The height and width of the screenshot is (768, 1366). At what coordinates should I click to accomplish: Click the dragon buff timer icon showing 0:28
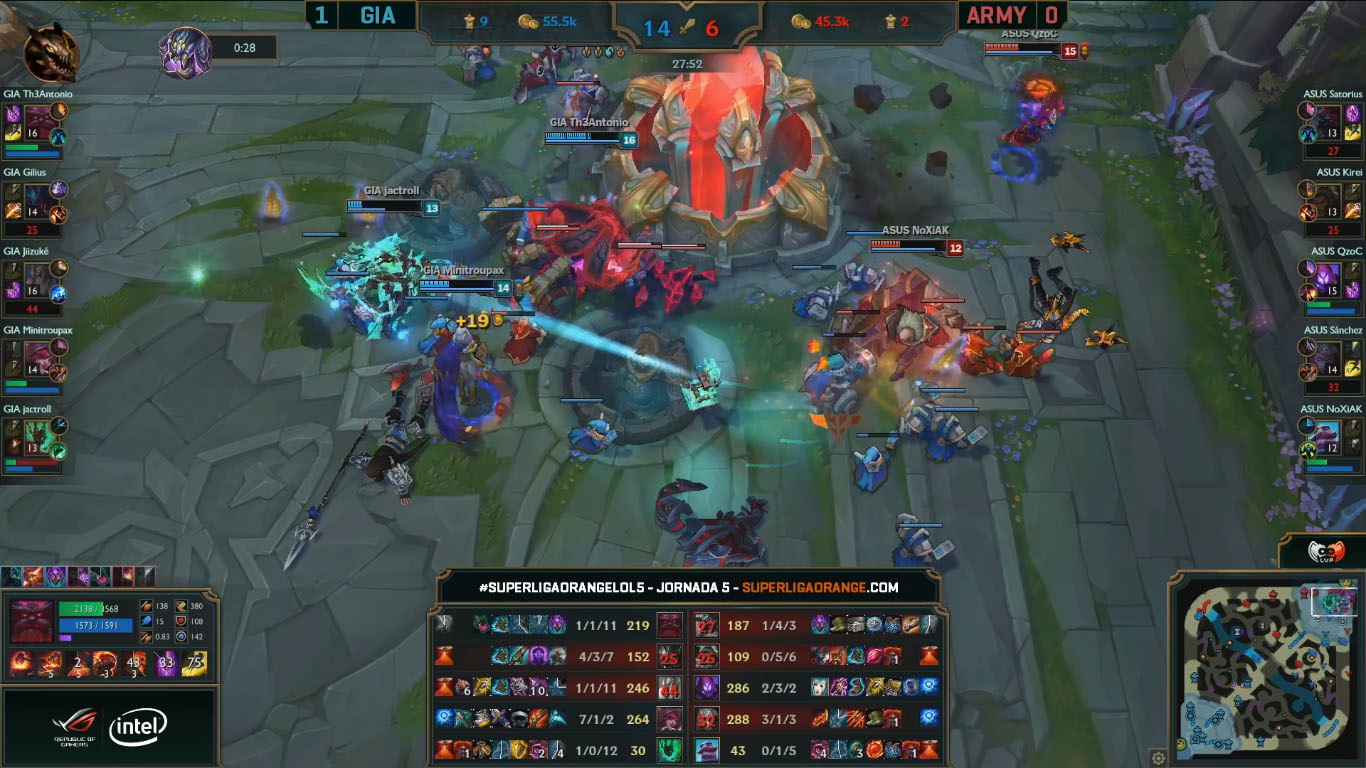click(187, 51)
